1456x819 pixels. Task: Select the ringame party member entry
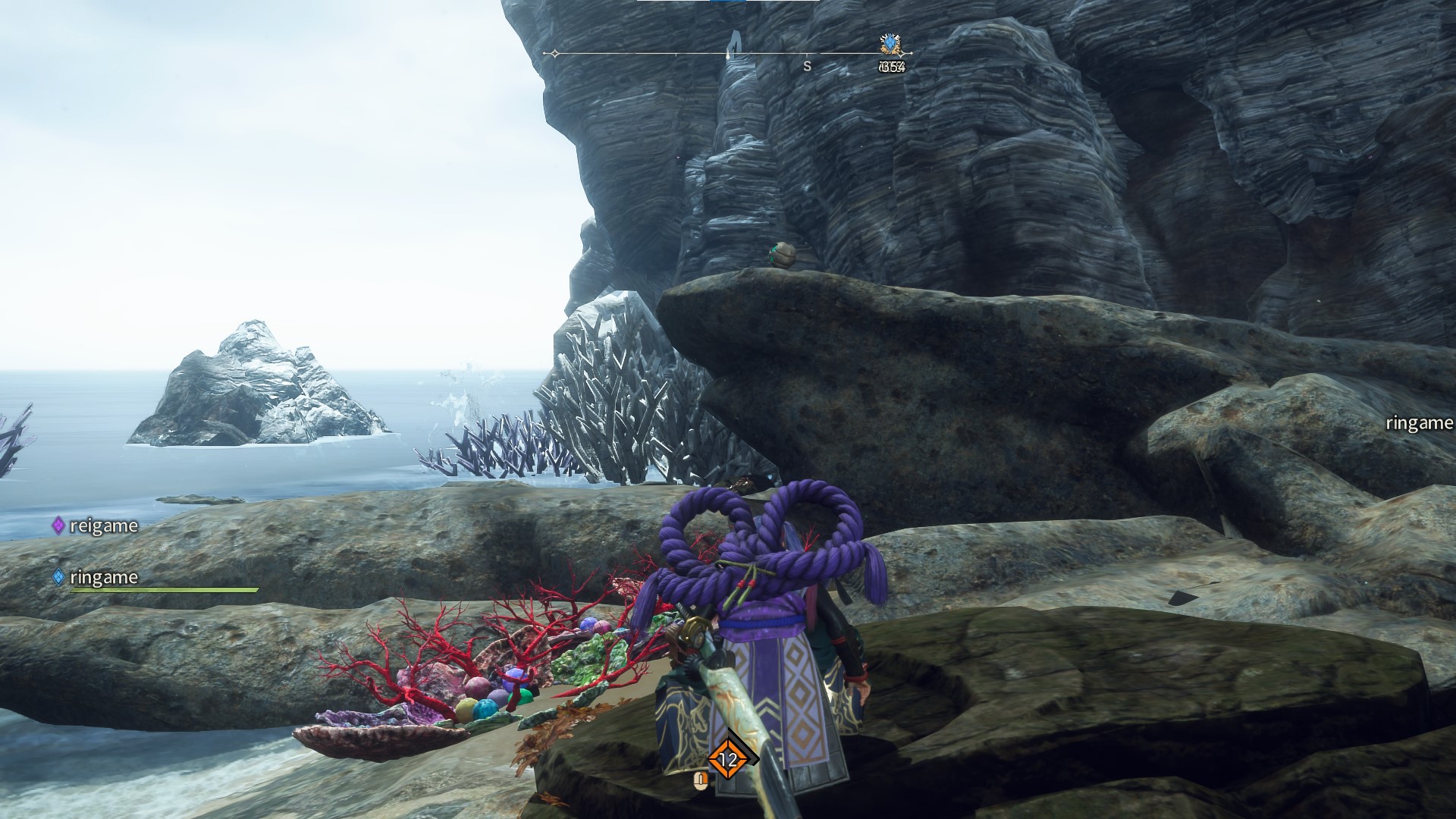(96, 577)
